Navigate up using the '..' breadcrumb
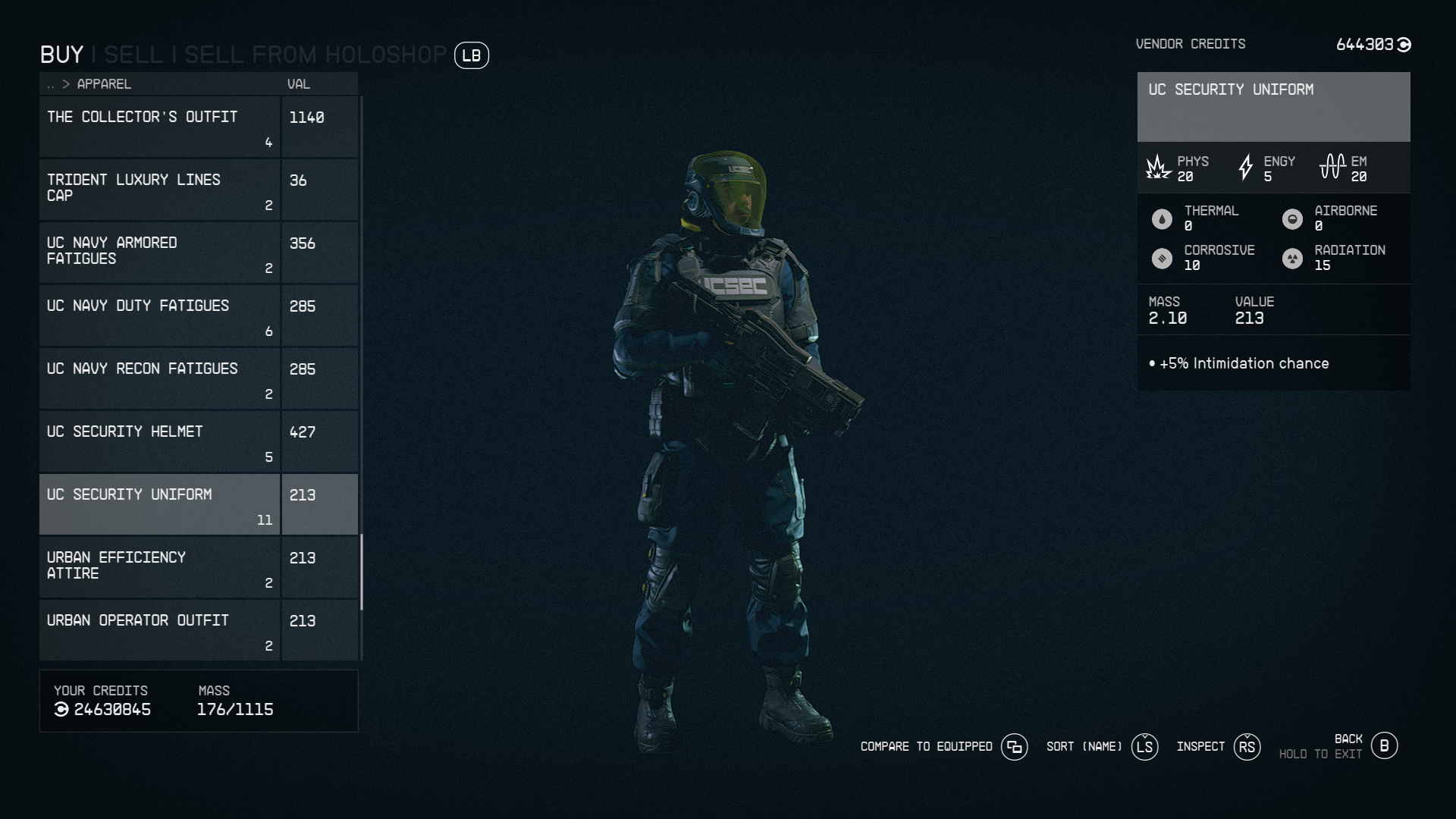This screenshot has width=1456, height=819. coord(50,84)
